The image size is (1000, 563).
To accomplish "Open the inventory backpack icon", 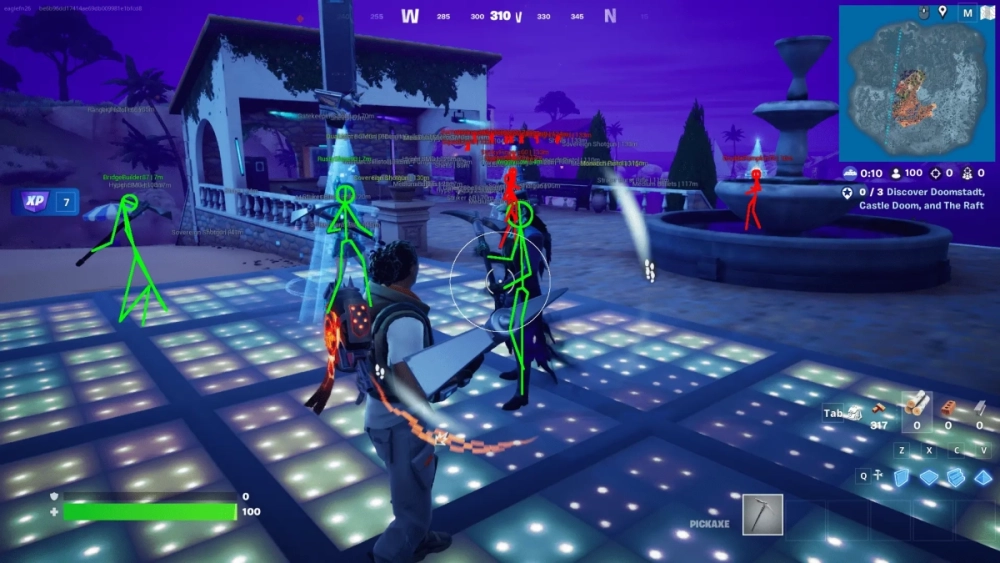I will (855, 413).
